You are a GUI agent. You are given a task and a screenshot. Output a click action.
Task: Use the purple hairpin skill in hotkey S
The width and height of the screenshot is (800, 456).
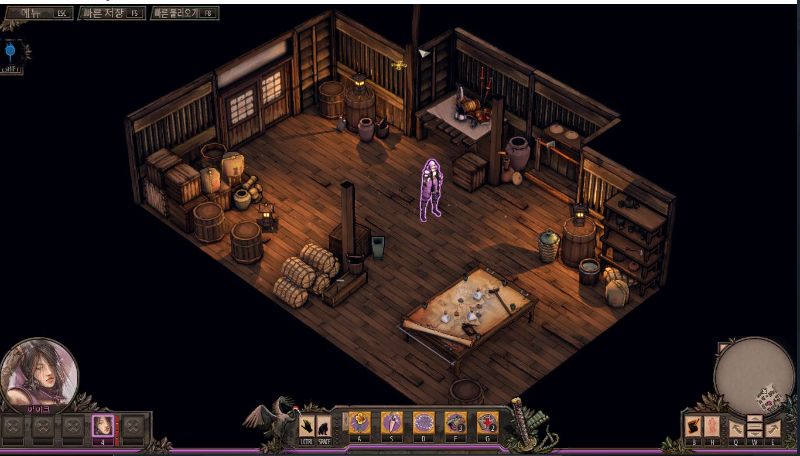click(392, 423)
